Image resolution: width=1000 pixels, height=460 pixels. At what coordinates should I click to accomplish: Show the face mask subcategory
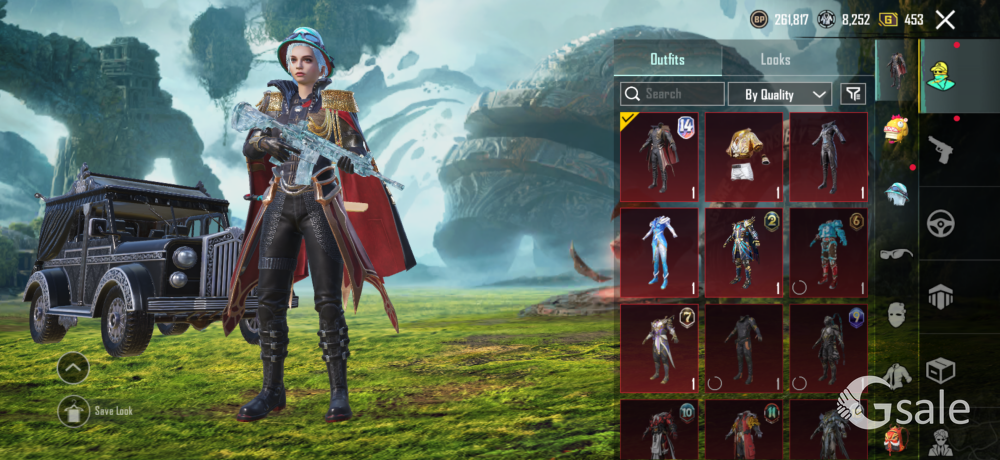tap(896, 315)
